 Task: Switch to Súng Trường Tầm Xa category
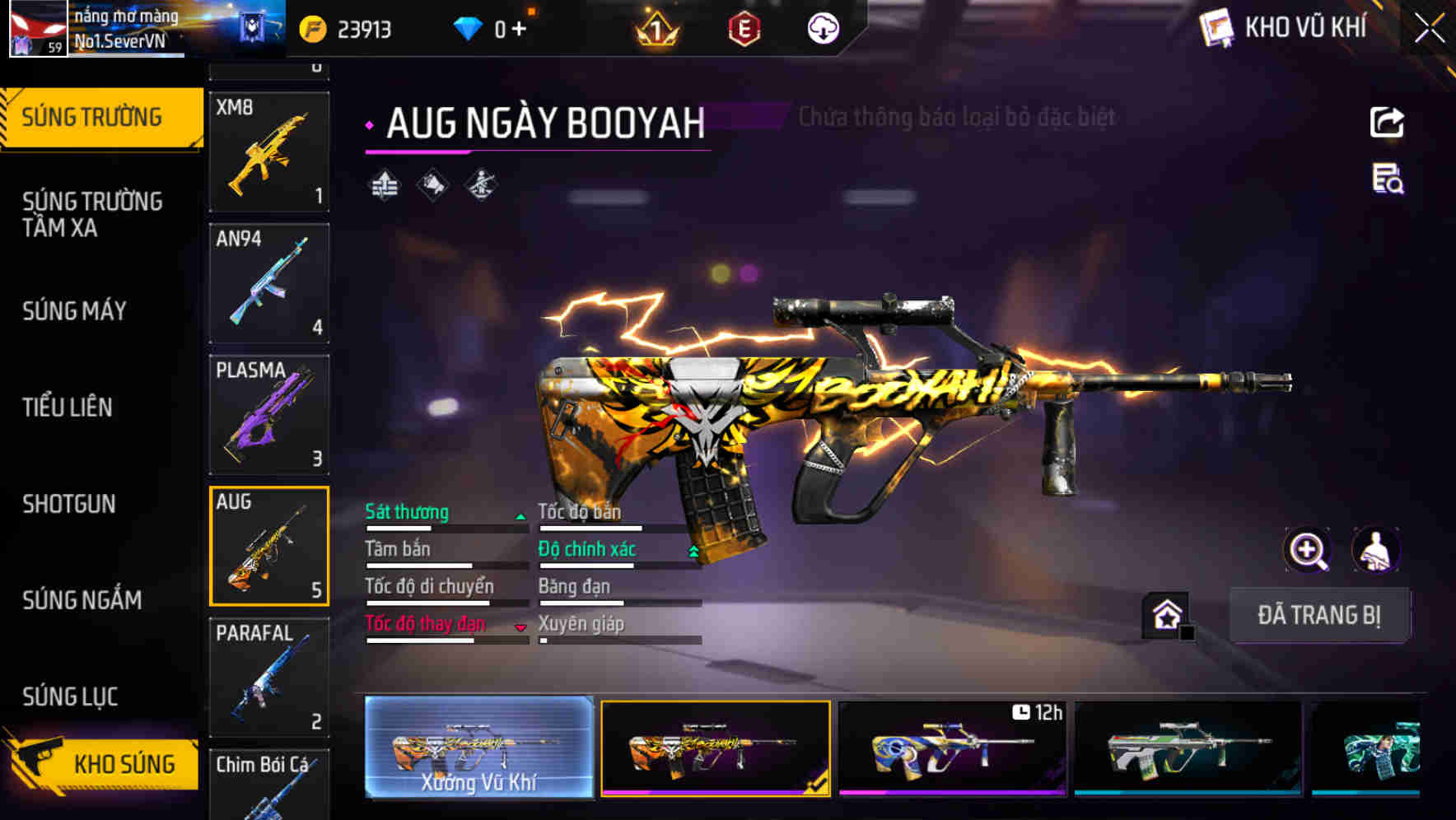coord(92,214)
